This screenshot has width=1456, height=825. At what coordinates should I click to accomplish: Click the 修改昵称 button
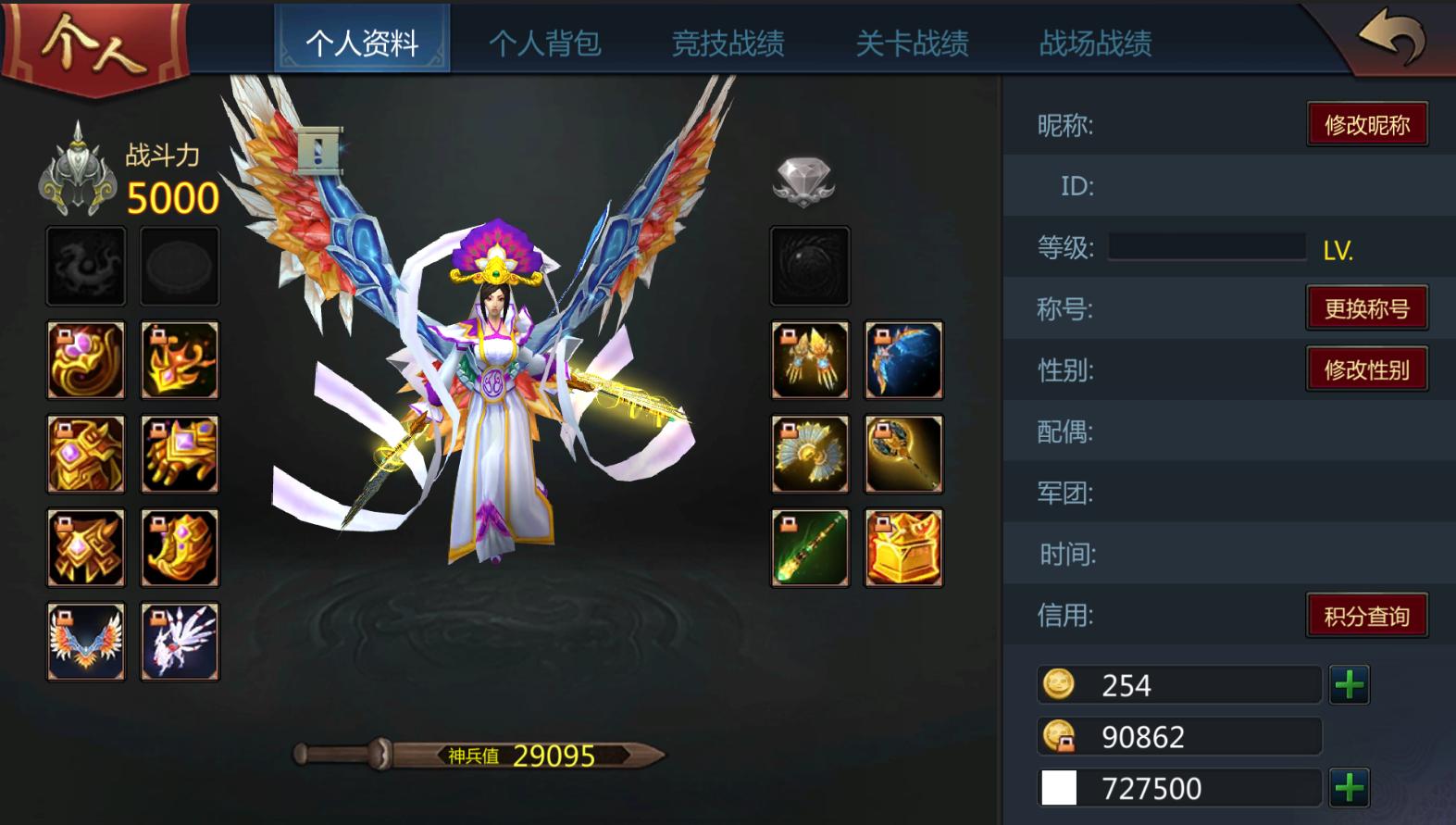1366,125
